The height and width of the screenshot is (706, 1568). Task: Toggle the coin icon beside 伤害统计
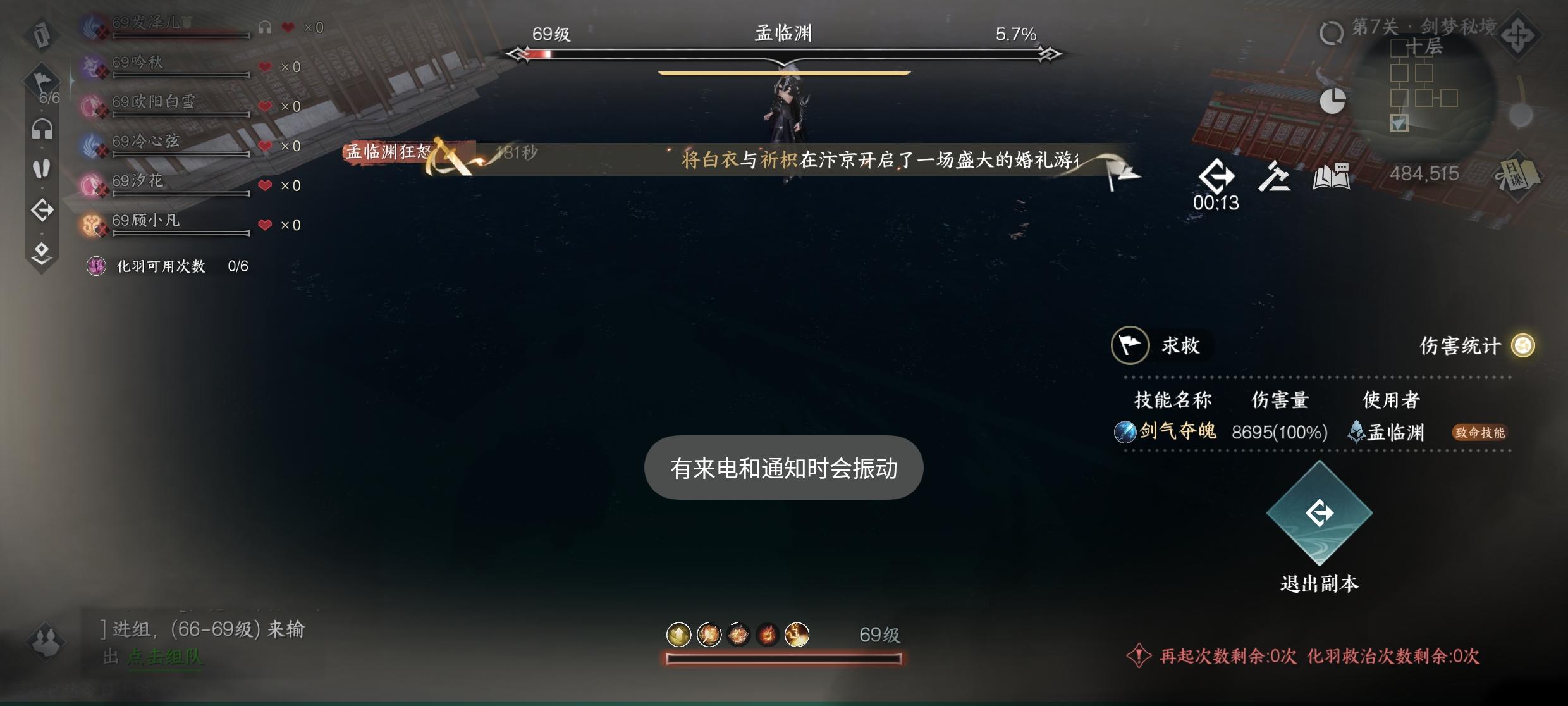(1522, 346)
